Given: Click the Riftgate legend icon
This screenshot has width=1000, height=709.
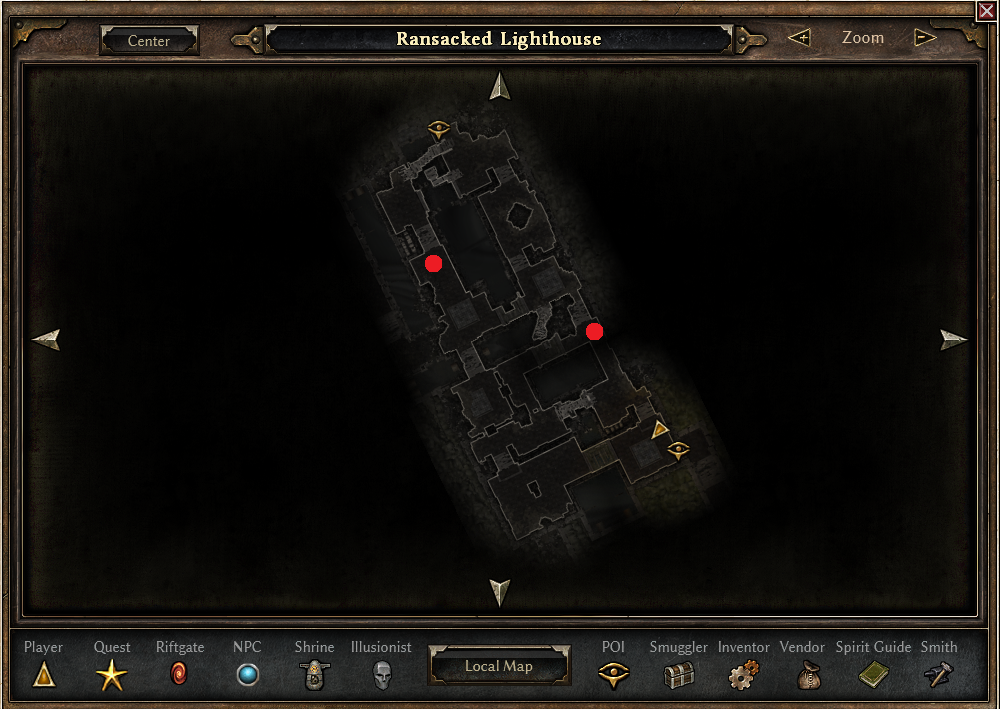Looking at the screenshot, I should (x=180, y=675).
